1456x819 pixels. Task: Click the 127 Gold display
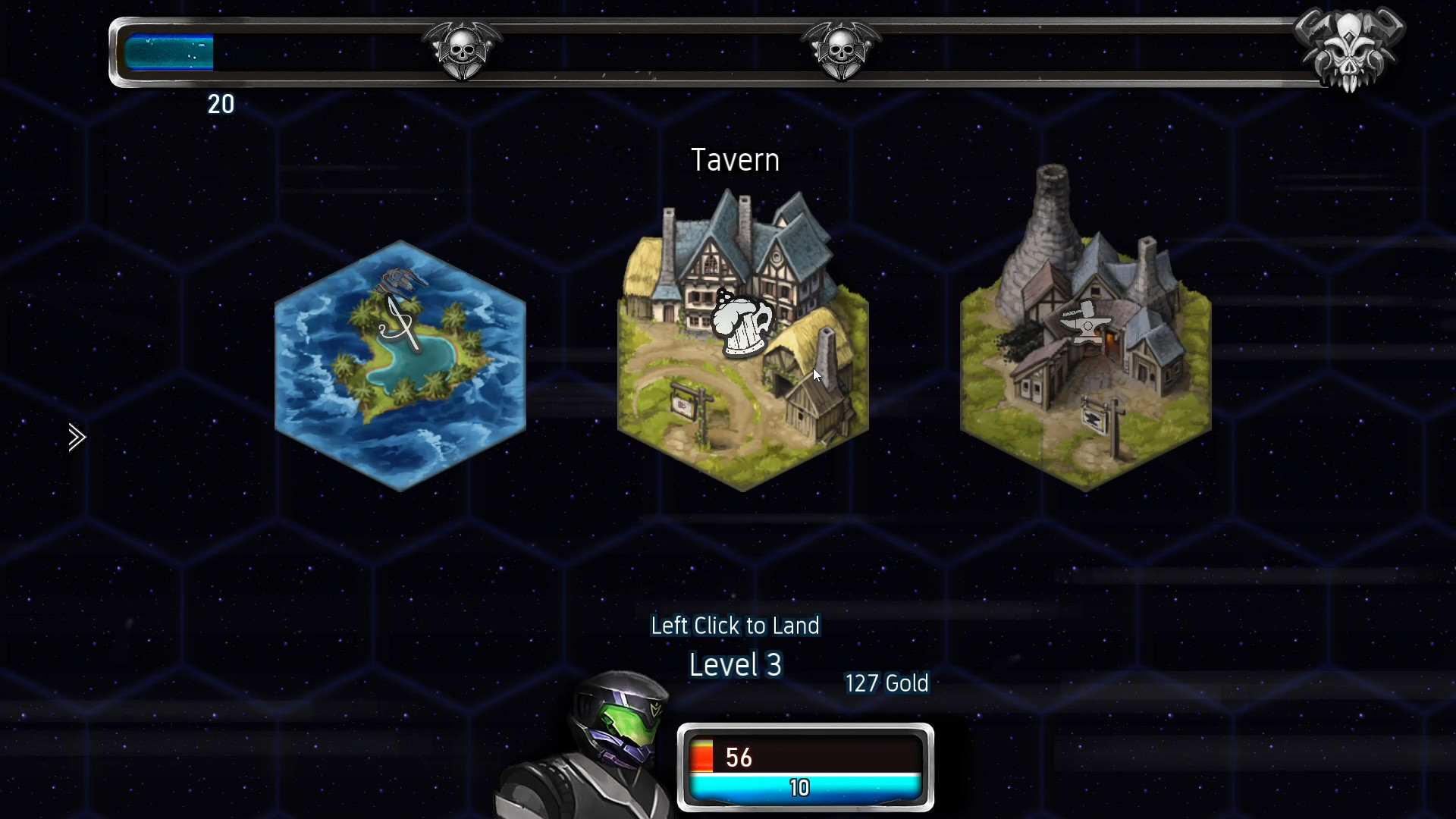click(x=886, y=683)
